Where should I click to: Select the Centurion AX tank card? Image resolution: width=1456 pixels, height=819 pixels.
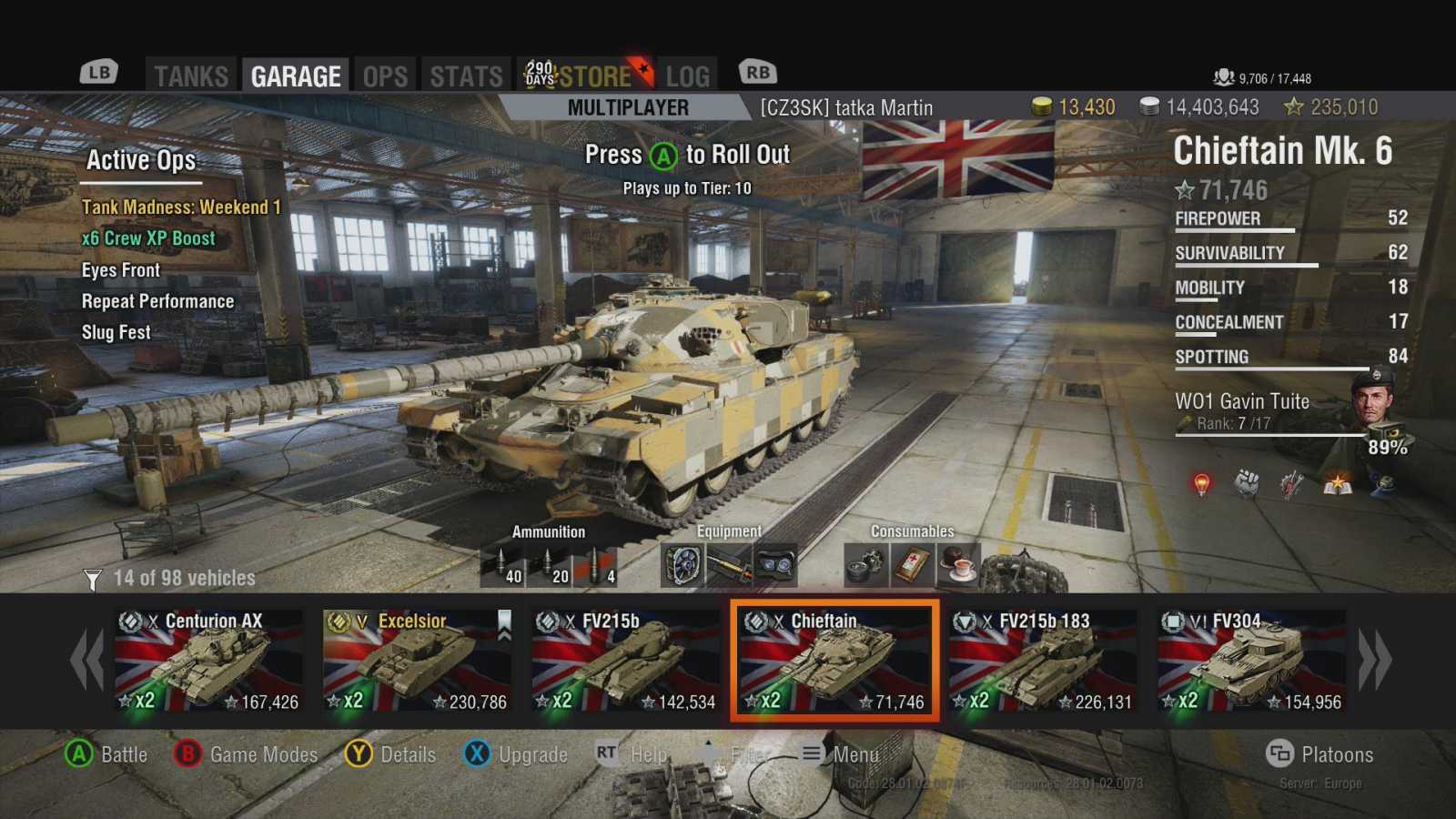click(209, 661)
